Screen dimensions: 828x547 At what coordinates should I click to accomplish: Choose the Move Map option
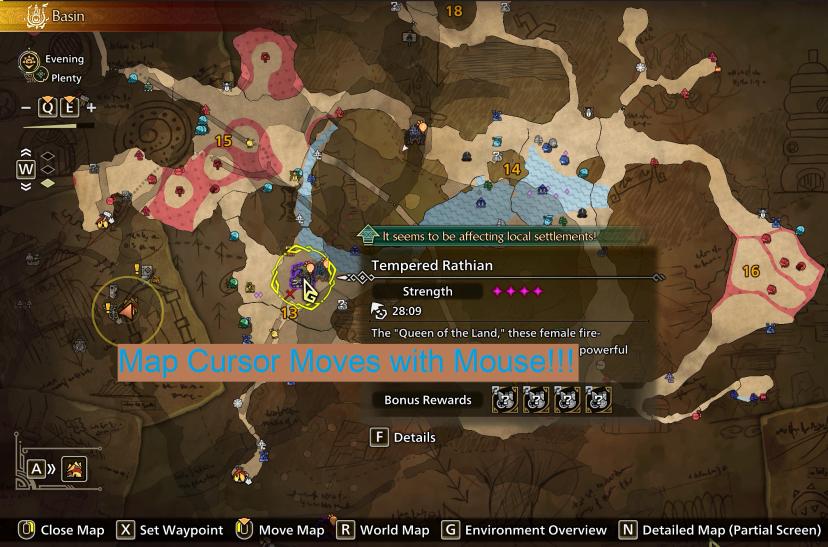pos(281,530)
